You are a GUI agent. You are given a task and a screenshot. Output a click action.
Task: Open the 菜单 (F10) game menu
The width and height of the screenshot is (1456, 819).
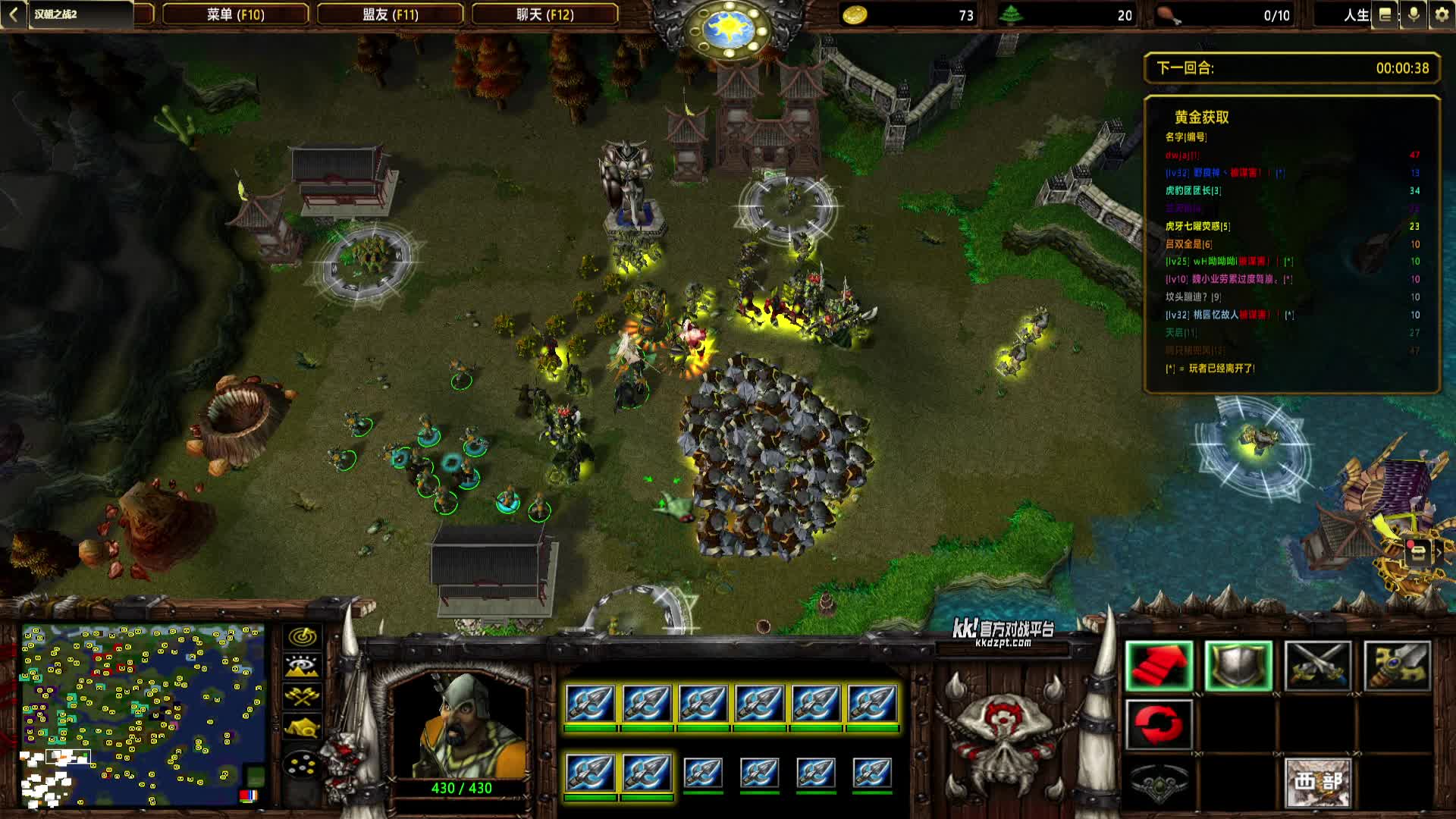tap(235, 14)
